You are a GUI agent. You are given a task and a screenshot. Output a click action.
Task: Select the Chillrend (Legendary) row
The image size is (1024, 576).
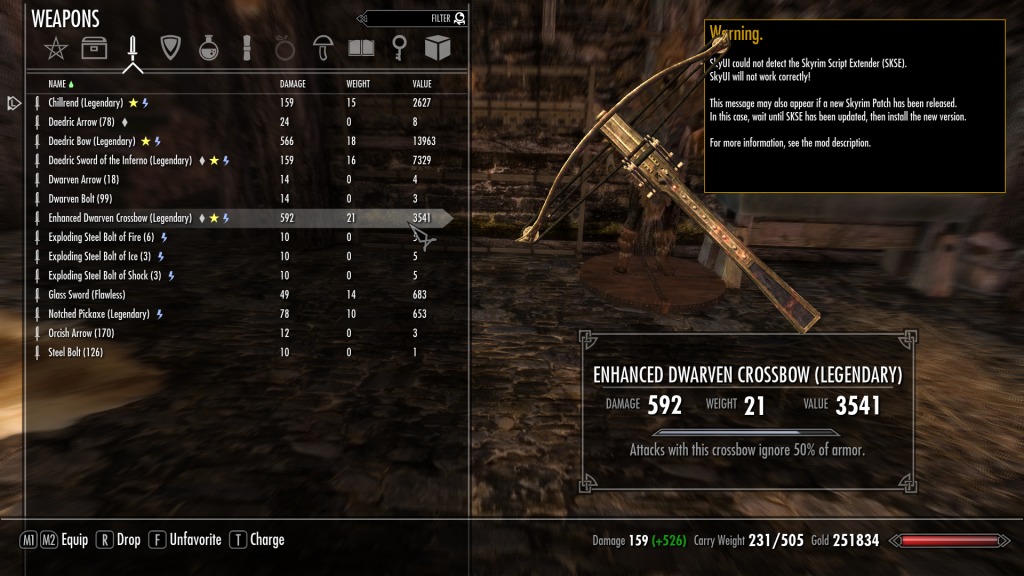point(85,103)
